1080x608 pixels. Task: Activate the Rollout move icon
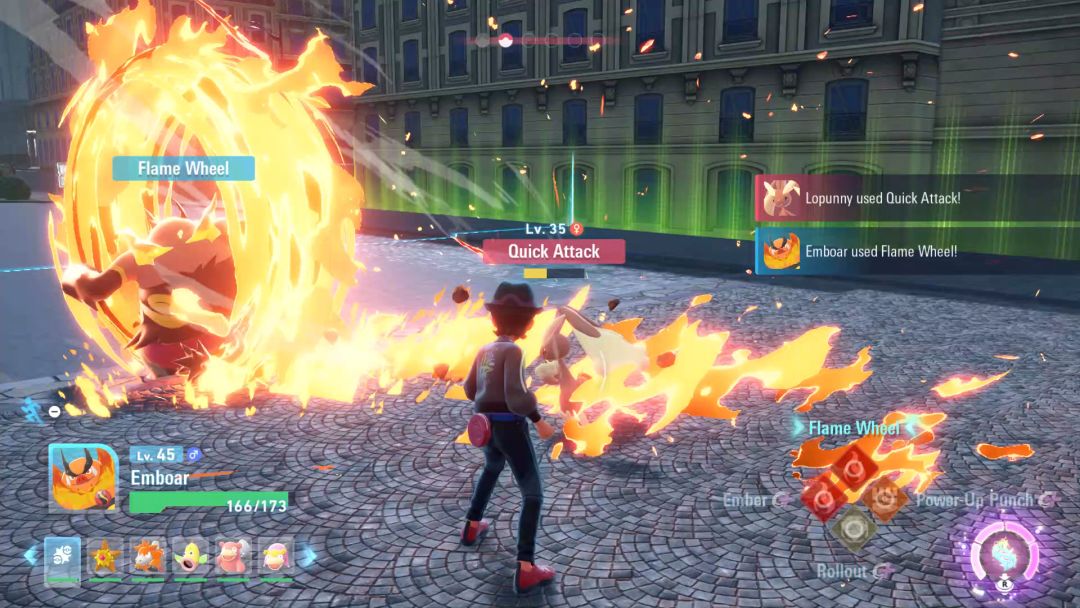[852, 528]
